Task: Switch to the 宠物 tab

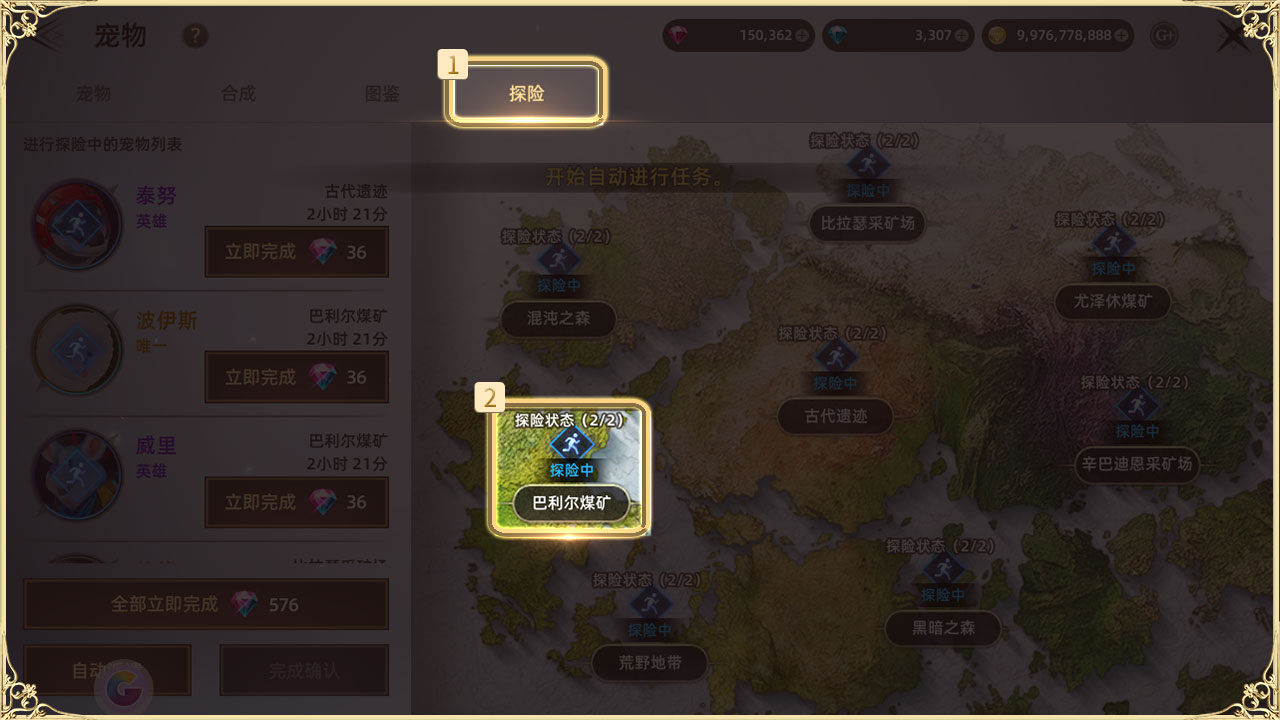Action: 93,93
